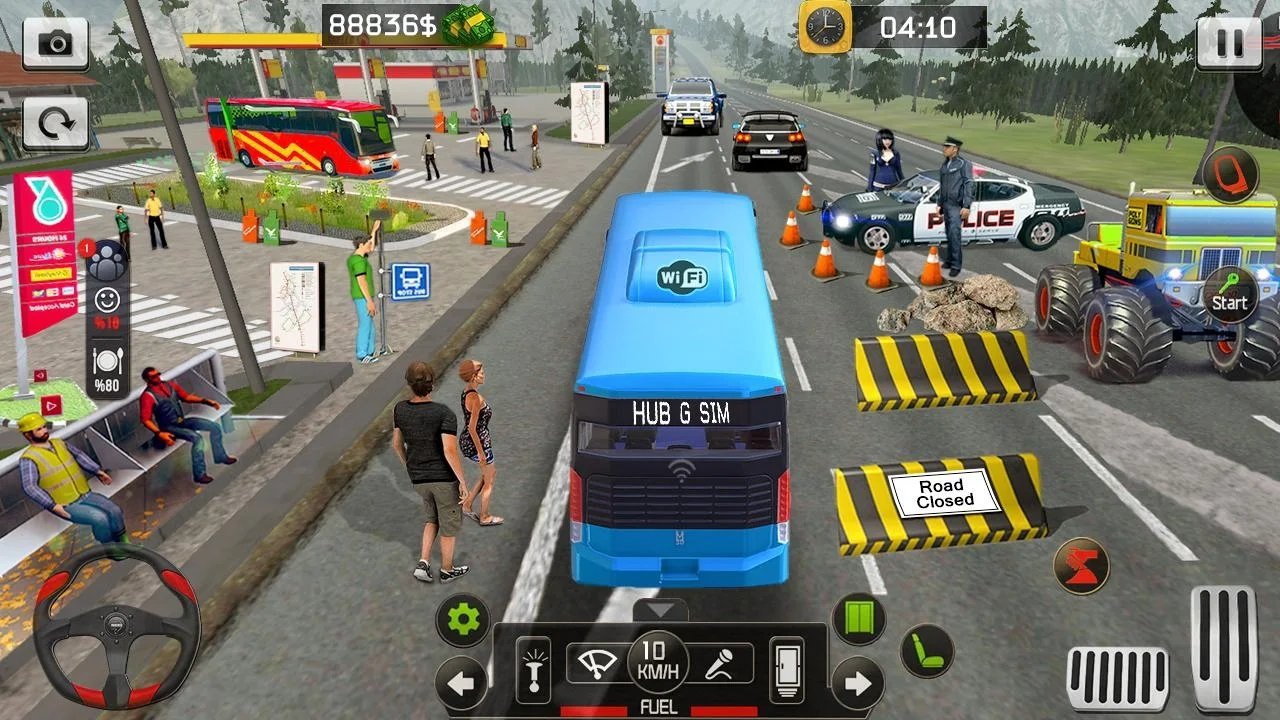The width and height of the screenshot is (1280, 720).
Task: Toggle the red side mirror button
Action: tap(1229, 173)
